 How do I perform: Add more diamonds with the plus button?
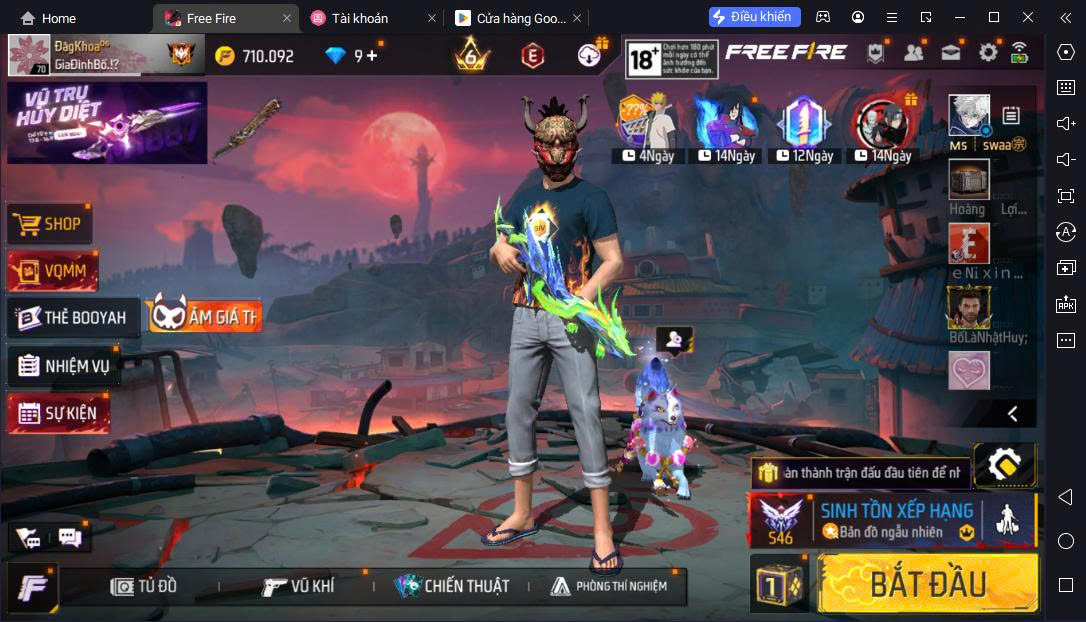click(x=372, y=56)
